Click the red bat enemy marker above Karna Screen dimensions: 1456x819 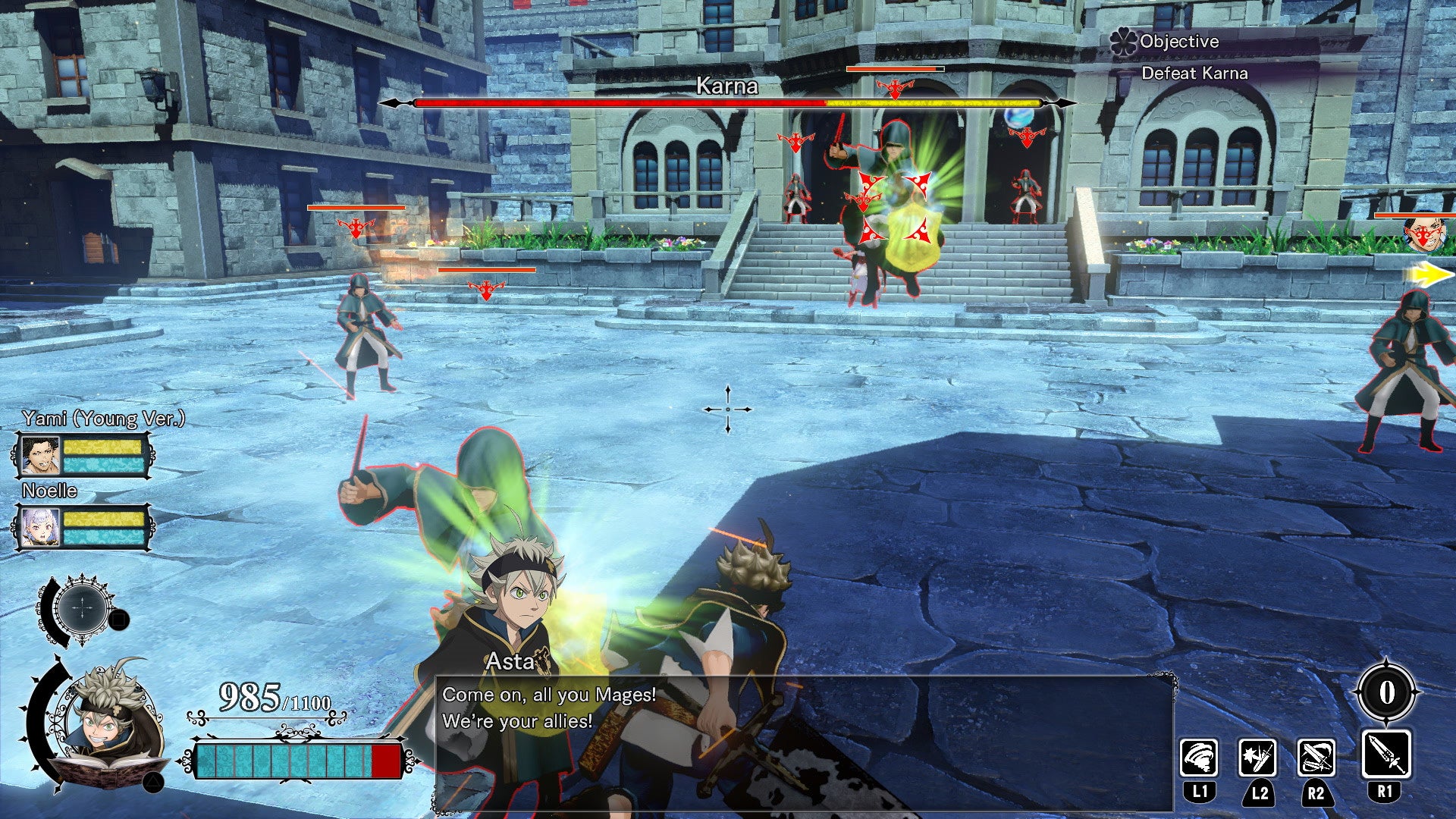pos(893,87)
